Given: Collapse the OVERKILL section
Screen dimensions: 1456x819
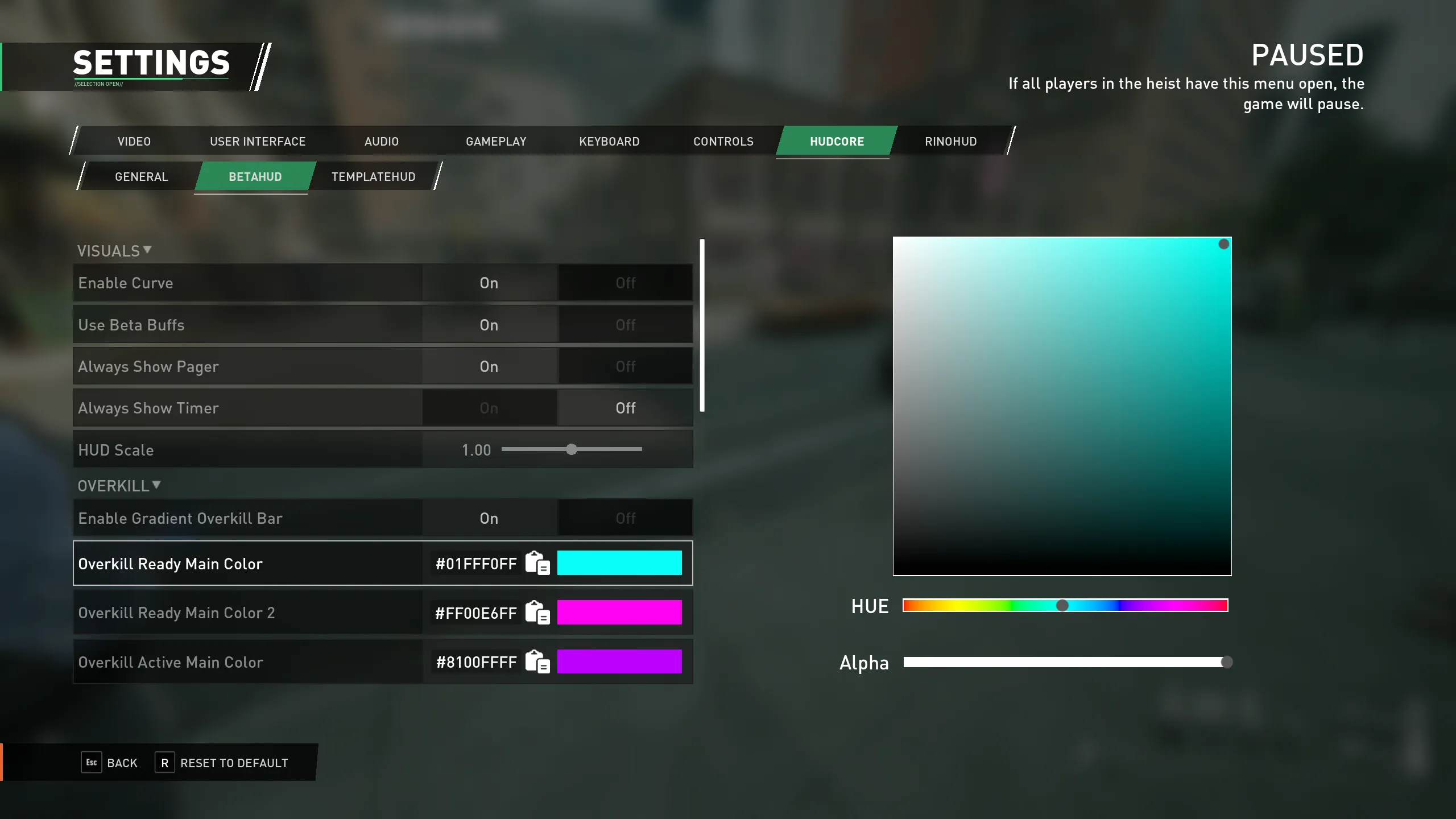Looking at the screenshot, I should pos(119,486).
